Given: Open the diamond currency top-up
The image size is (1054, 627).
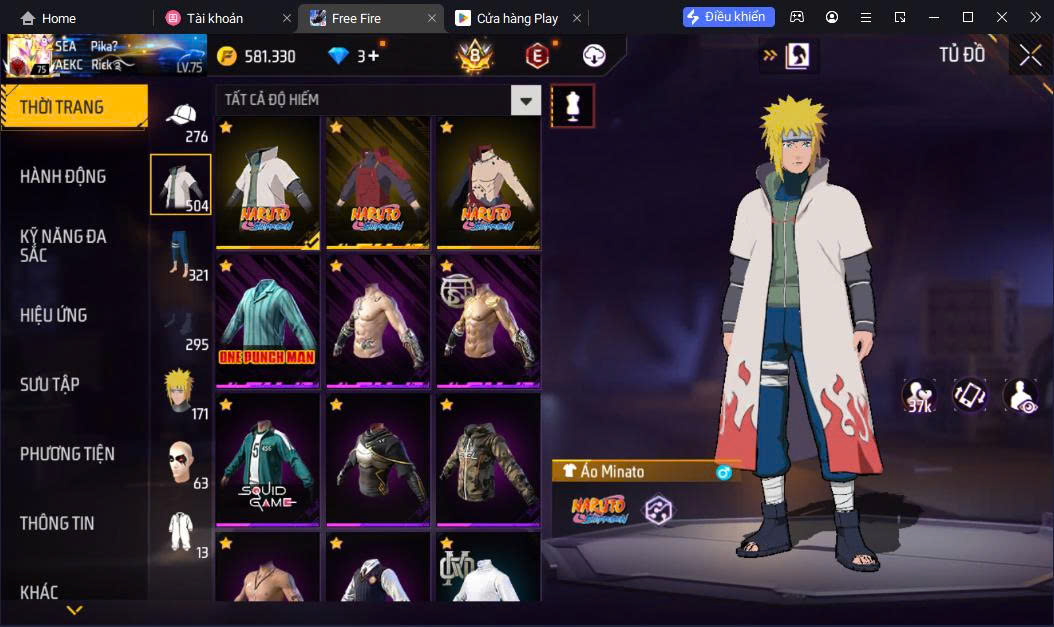Looking at the screenshot, I should [x=355, y=56].
